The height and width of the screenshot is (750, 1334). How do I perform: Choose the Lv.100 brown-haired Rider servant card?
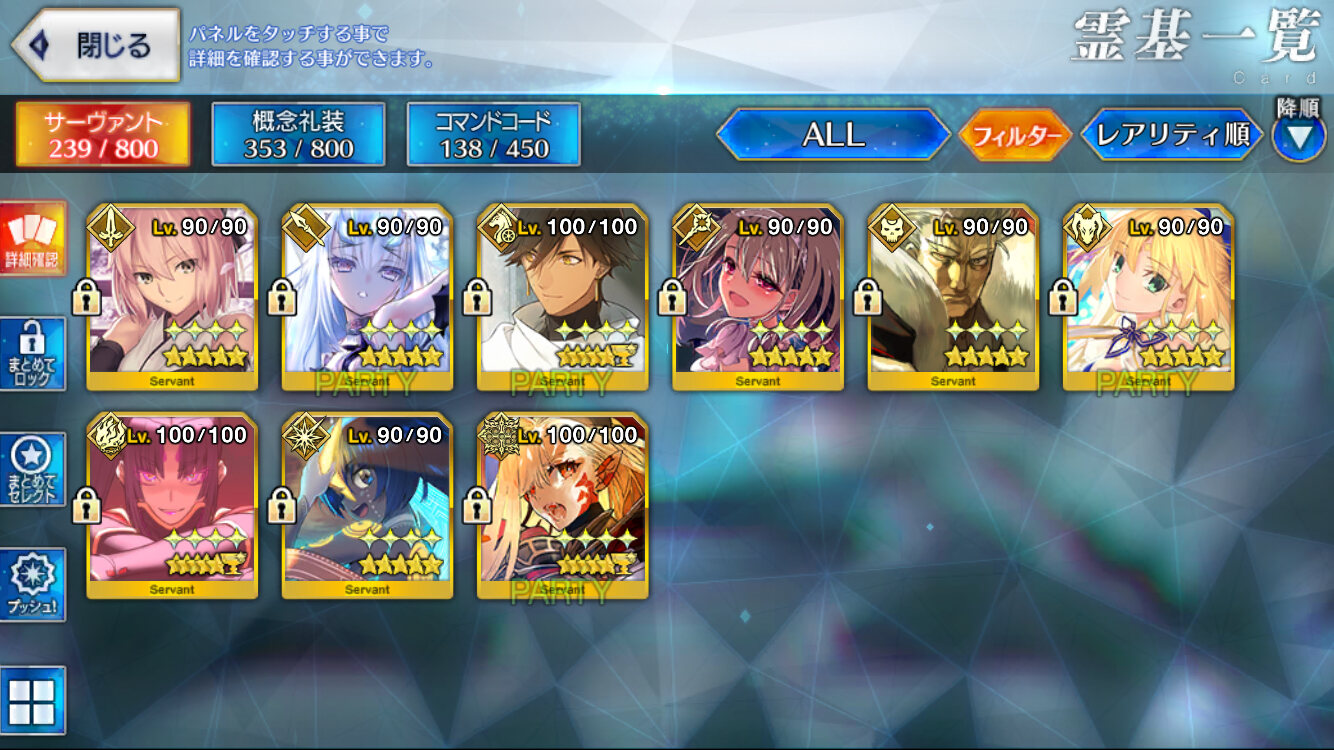562,298
